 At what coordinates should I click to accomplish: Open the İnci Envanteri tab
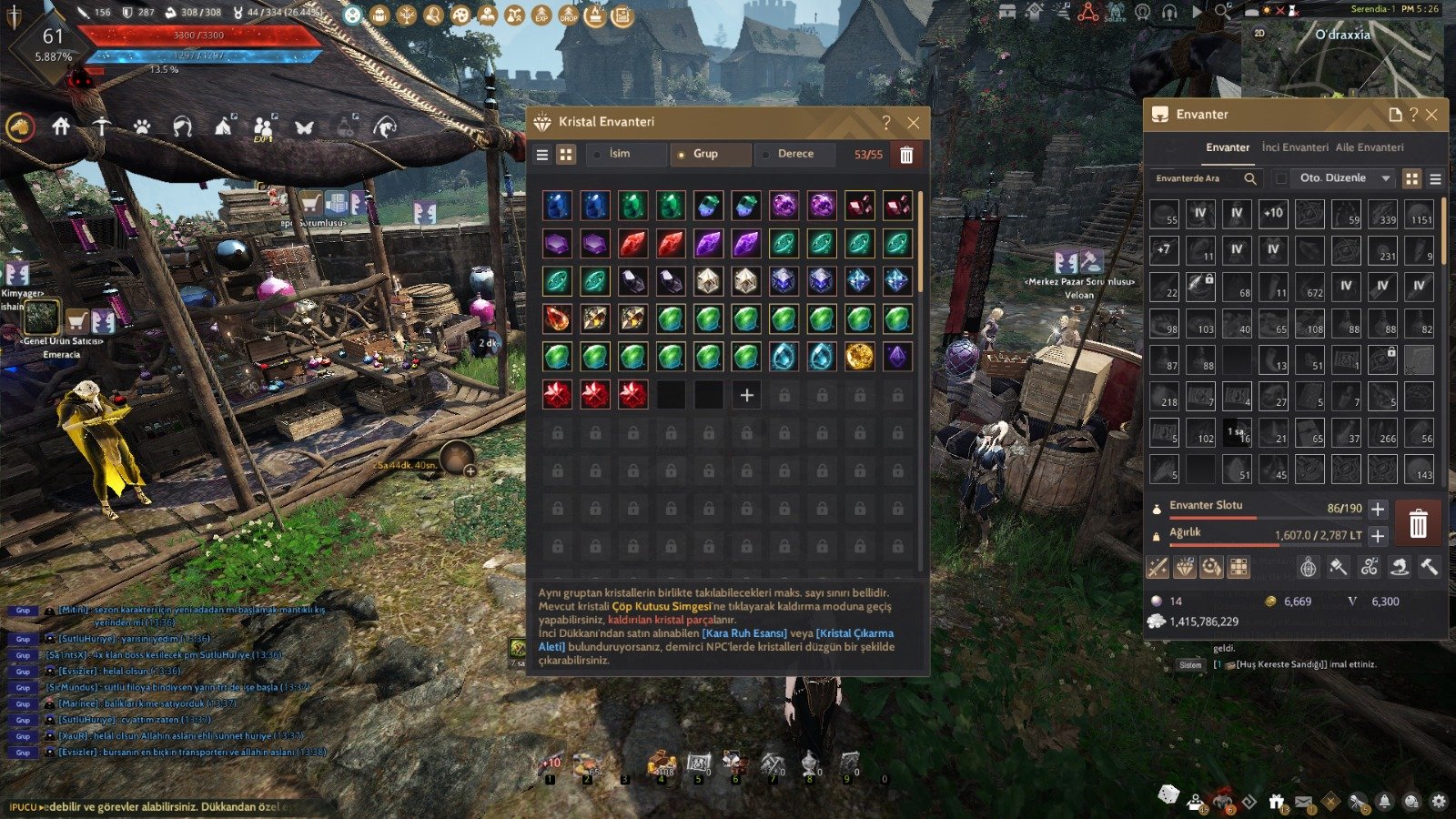click(1294, 147)
